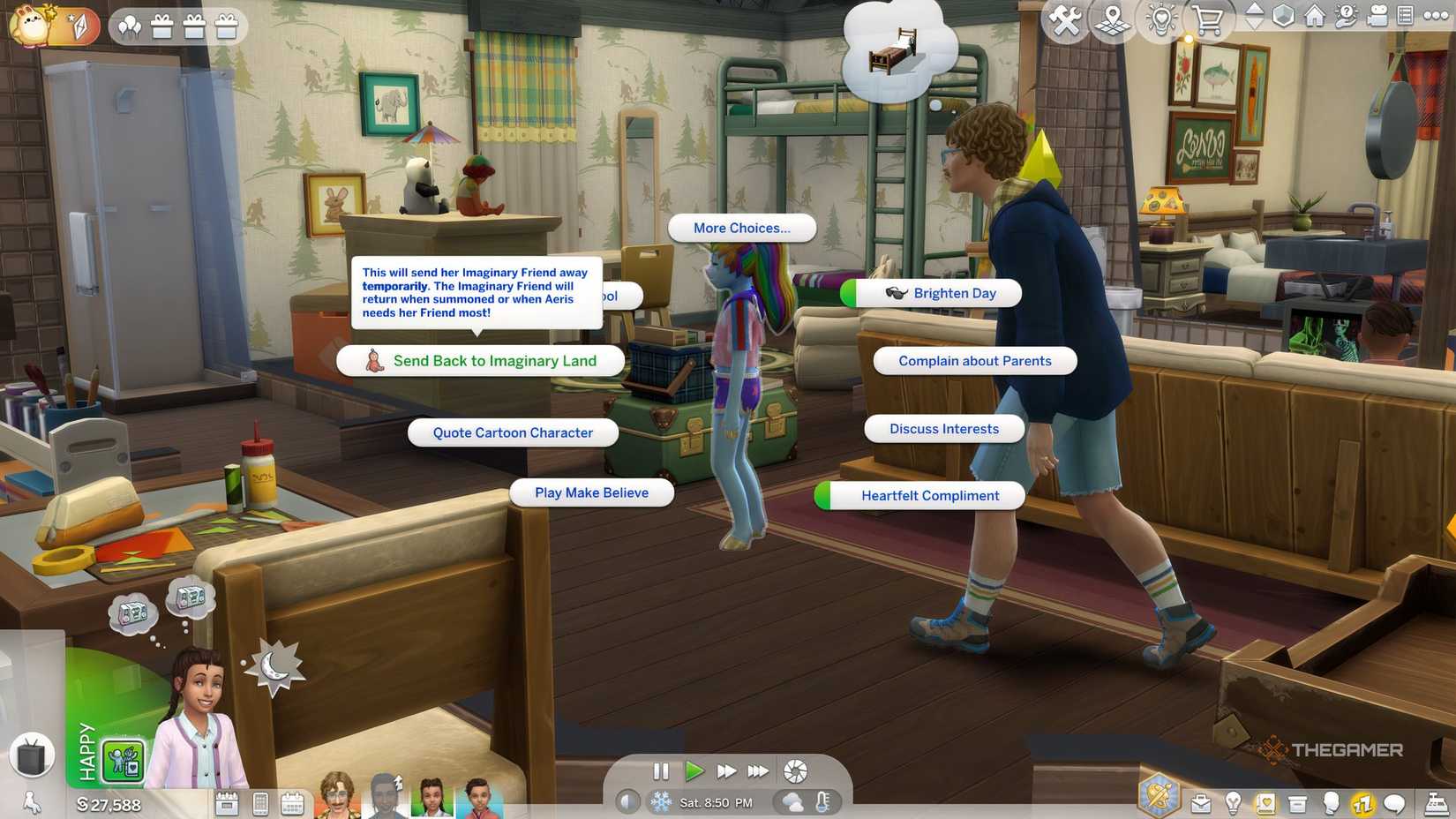This screenshot has height=819, width=1456.
Task: Expand the More Choices interaction menu
Action: click(741, 228)
